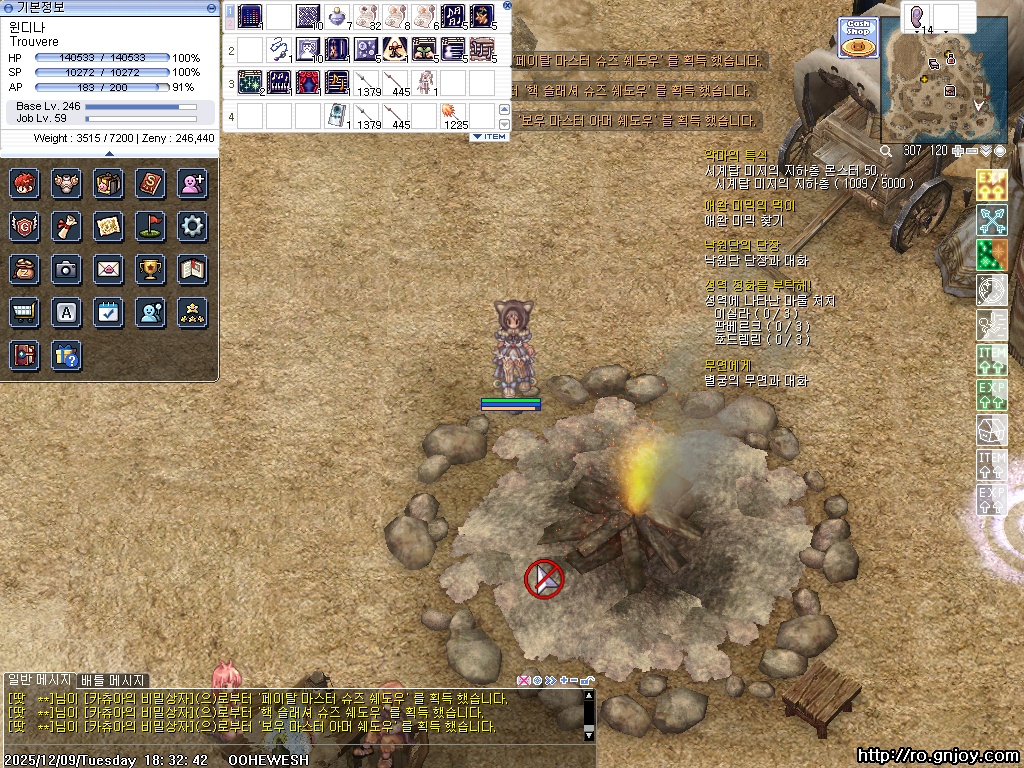Open the quest scroll menu icon
The width and height of the screenshot is (1024, 768).
coord(66,226)
